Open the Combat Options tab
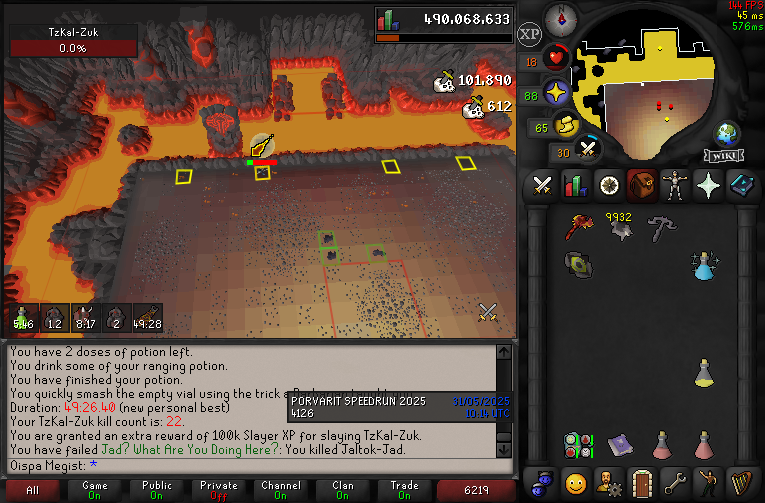The width and height of the screenshot is (765, 503). 543,186
